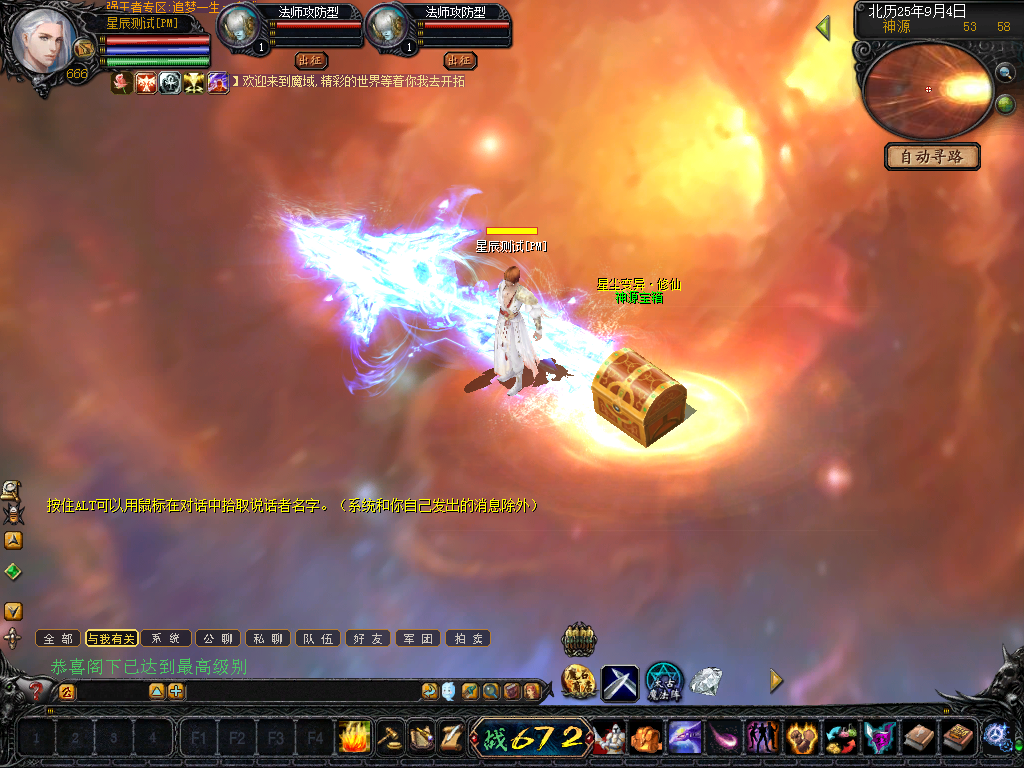
Task: Switch to the 私聊 private chat tab
Action: point(268,638)
